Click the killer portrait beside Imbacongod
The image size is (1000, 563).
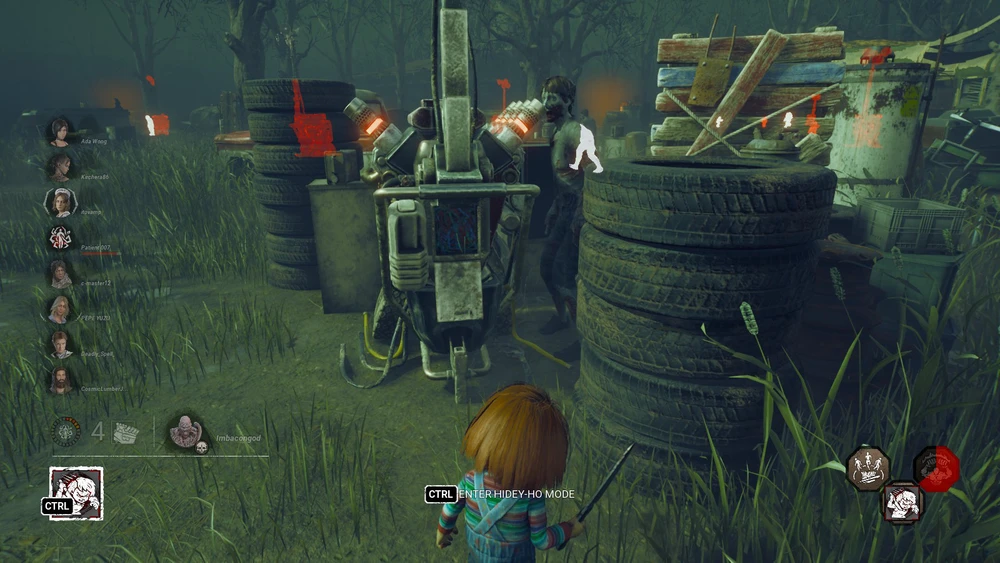coord(186,431)
